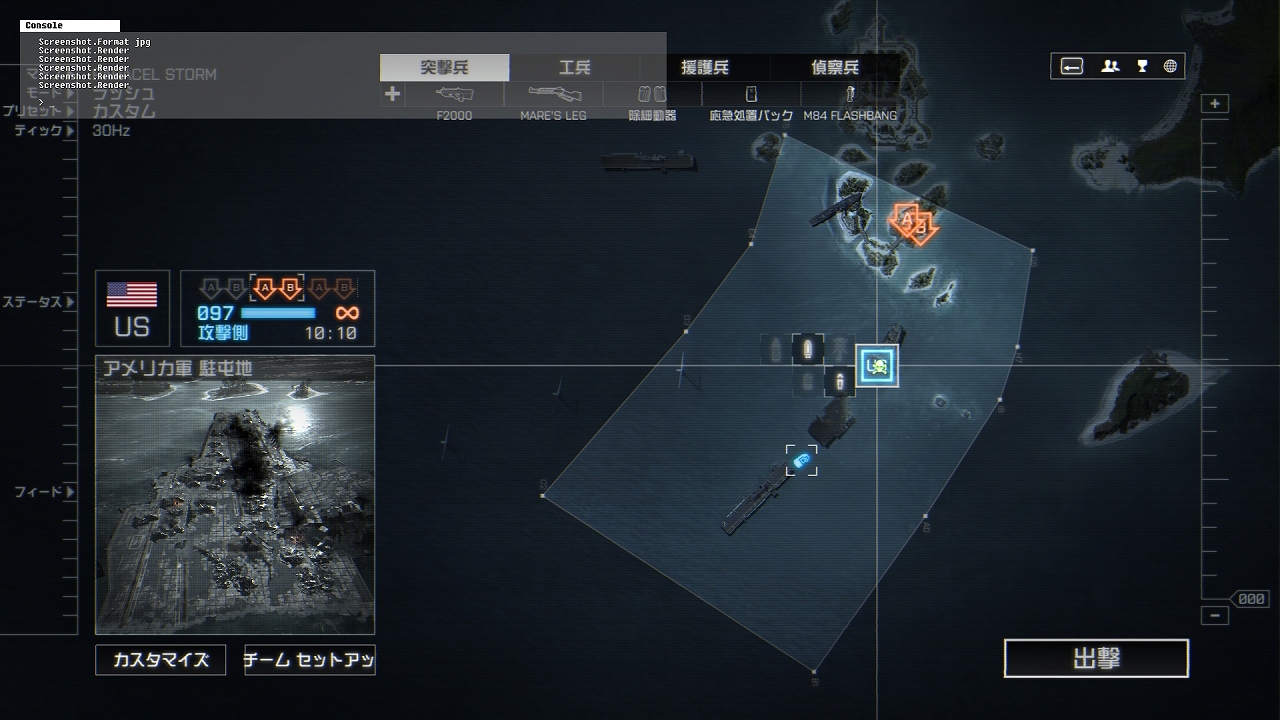Zoom in the map with plus button
1280x720 pixels.
(1215, 104)
